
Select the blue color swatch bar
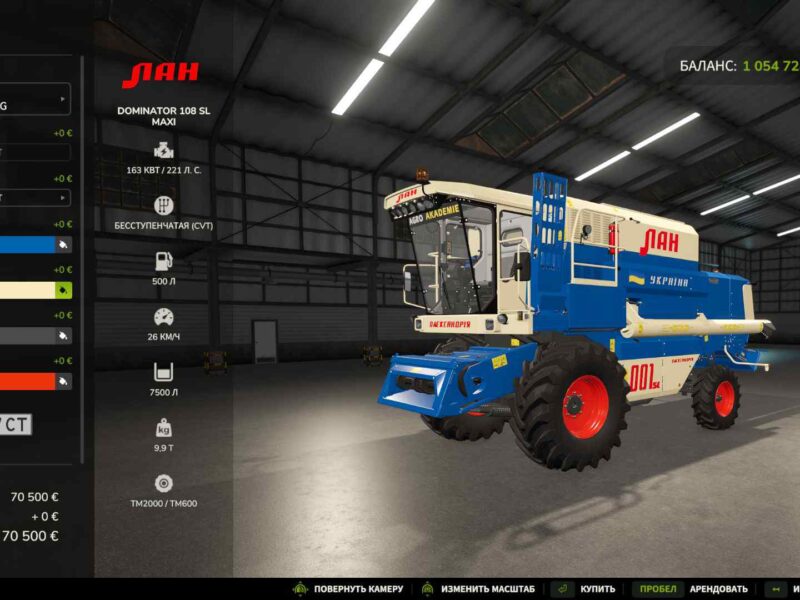tap(26, 244)
